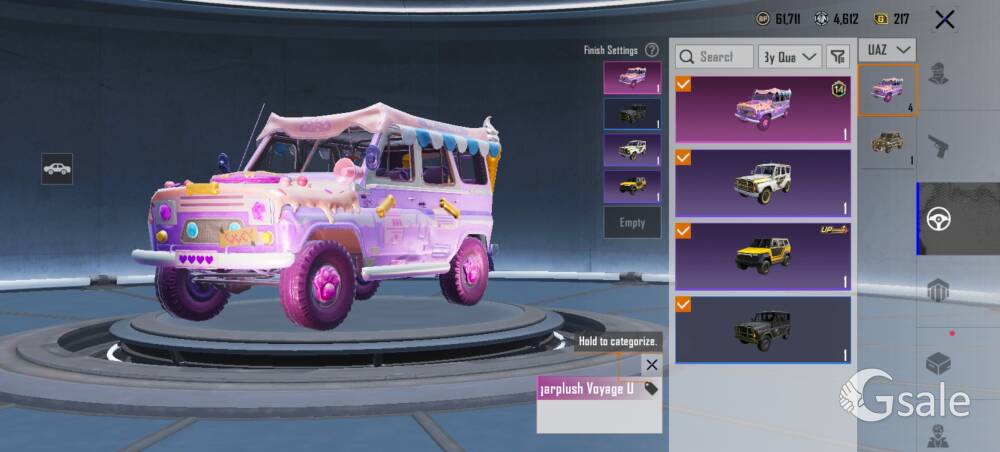The height and width of the screenshot is (452, 1000).
Task: Click the tag icon beside skin name
Action: tap(651, 388)
